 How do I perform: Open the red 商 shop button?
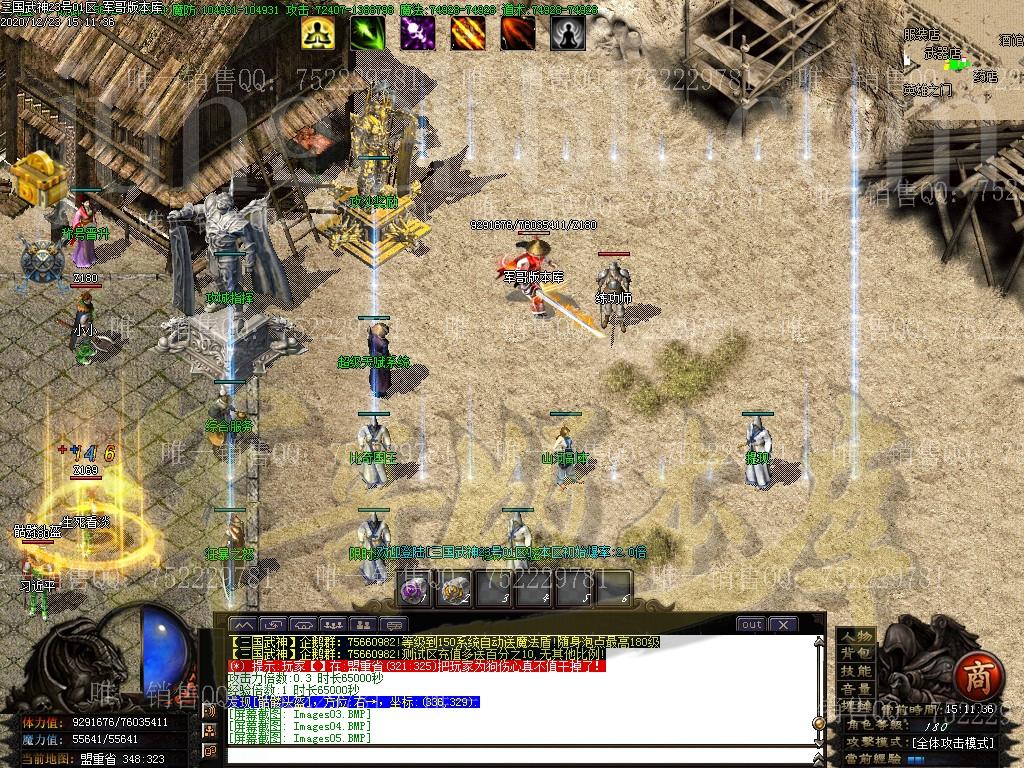973,678
